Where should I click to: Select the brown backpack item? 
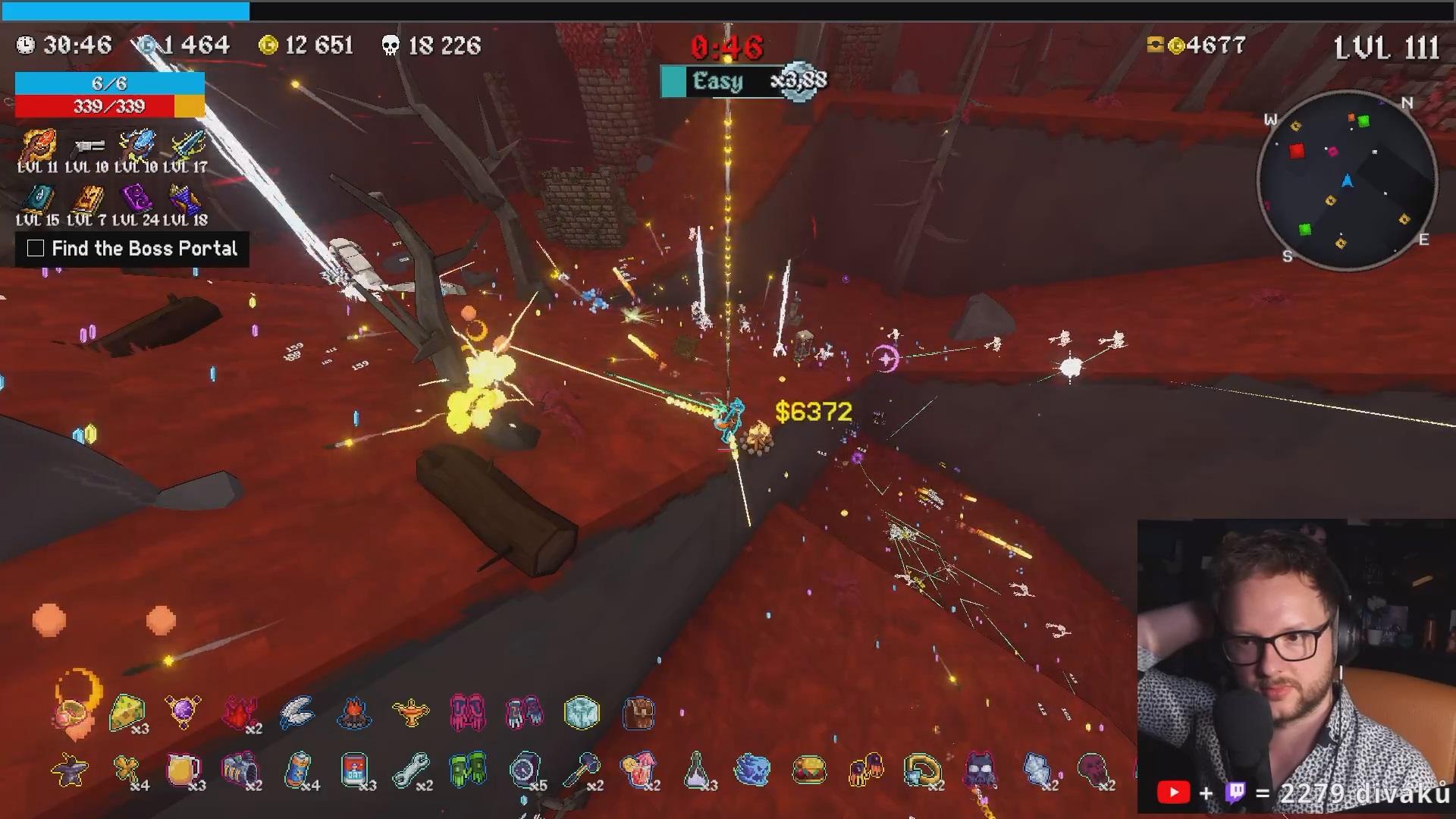tap(639, 713)
